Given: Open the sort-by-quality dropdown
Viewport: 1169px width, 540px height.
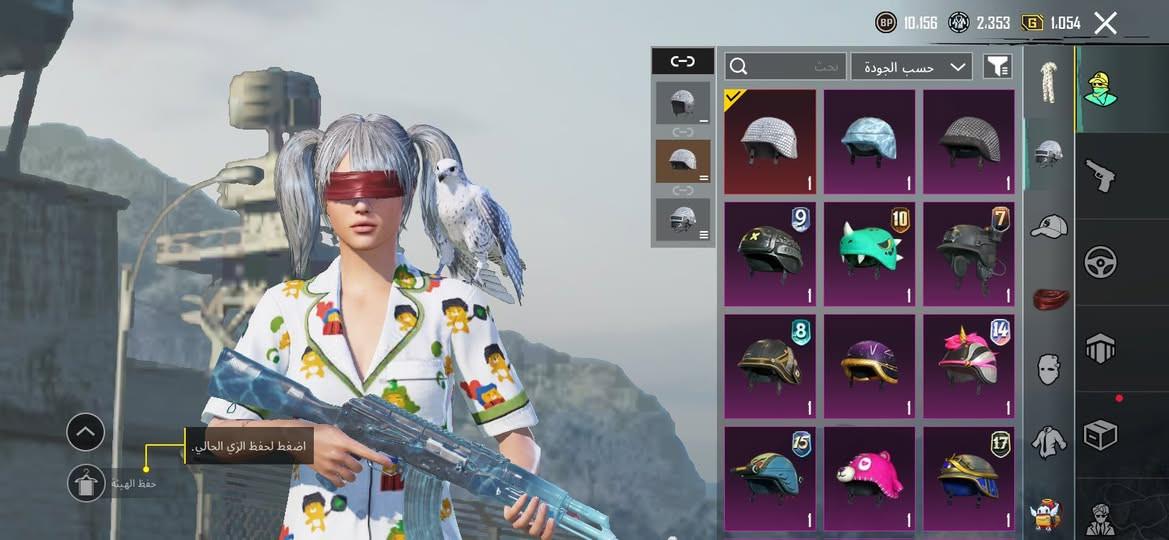Looking at the screenshot, I should click(x=911, y=67).
